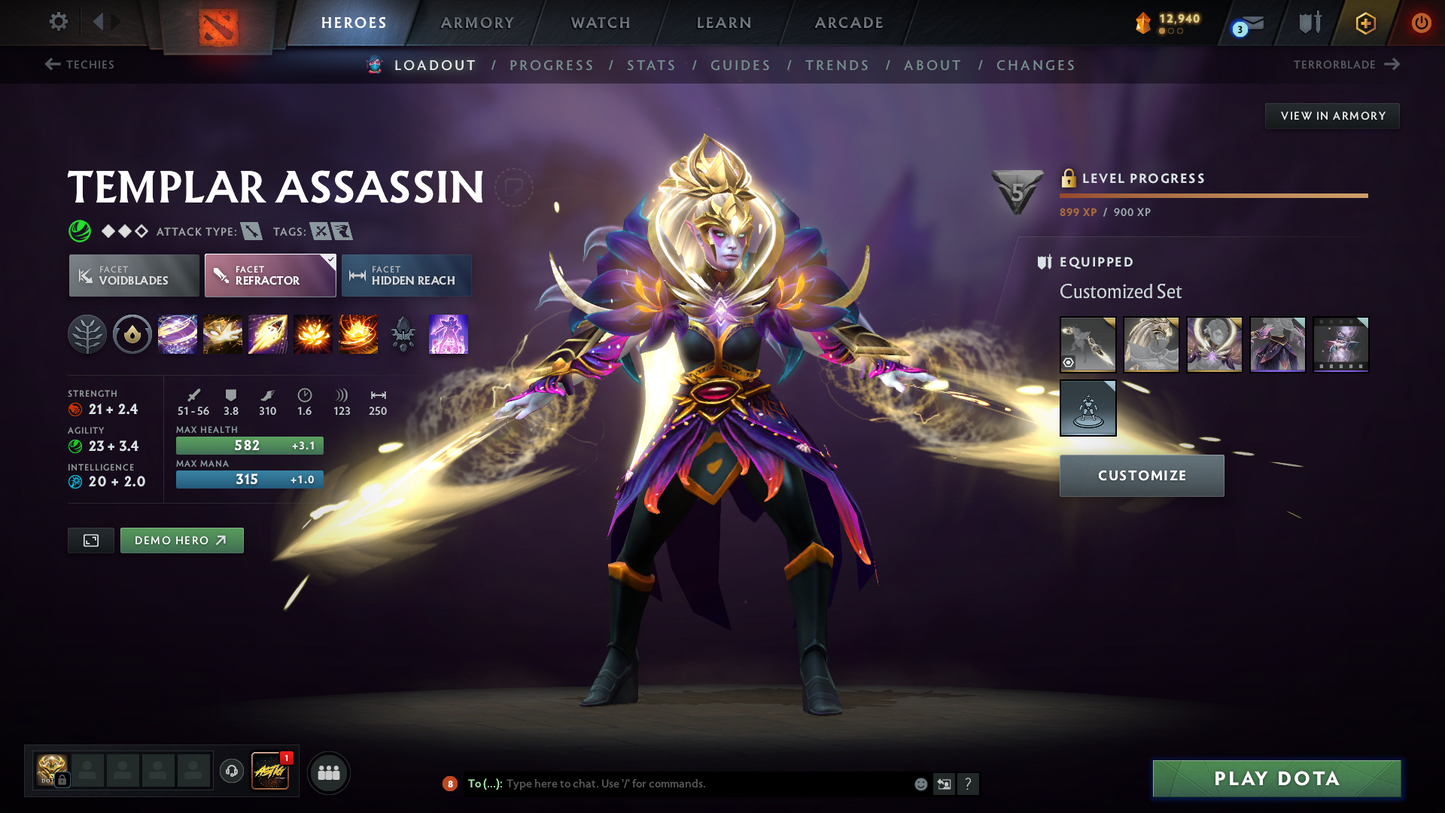Open the settings gear icon
1445x813 pixels.
[59, 22]
